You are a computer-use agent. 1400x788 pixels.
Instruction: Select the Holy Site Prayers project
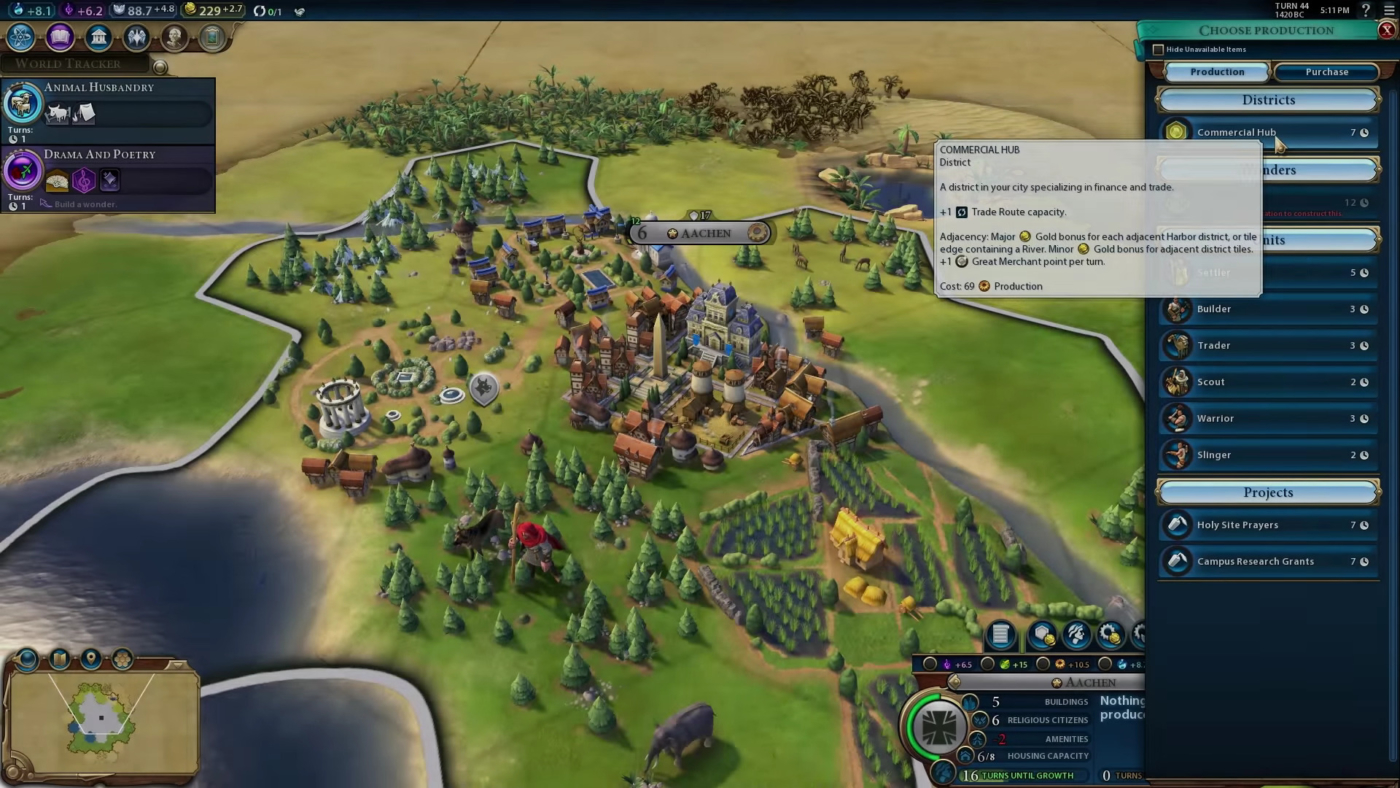pyautogui.click(x=1266, y=524)
